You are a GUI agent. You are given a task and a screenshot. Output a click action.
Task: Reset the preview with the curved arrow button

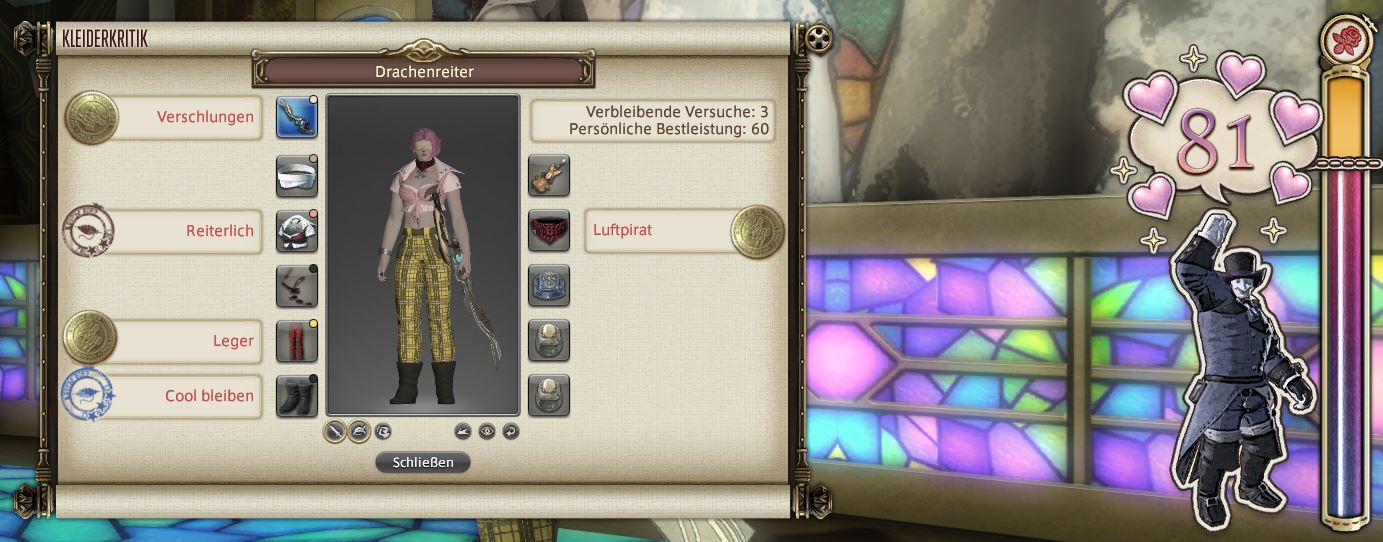tap(511, 432)
